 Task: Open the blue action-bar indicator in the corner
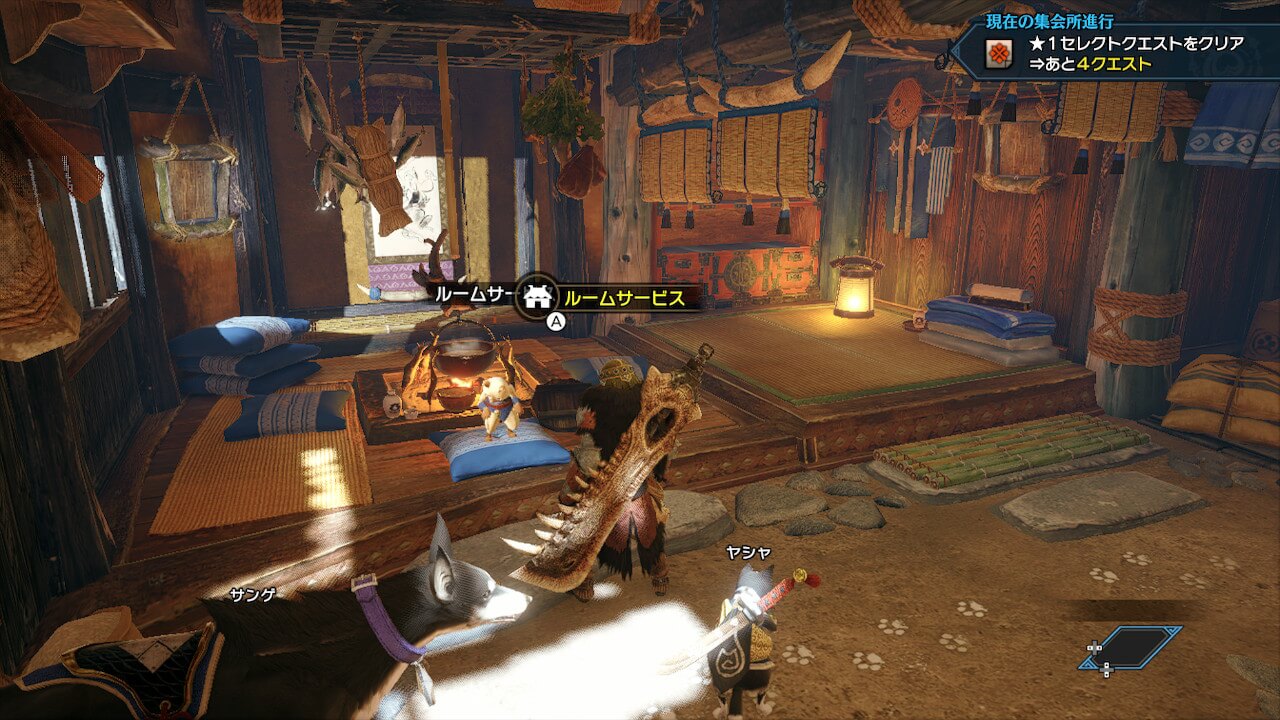click(1132, 648)
